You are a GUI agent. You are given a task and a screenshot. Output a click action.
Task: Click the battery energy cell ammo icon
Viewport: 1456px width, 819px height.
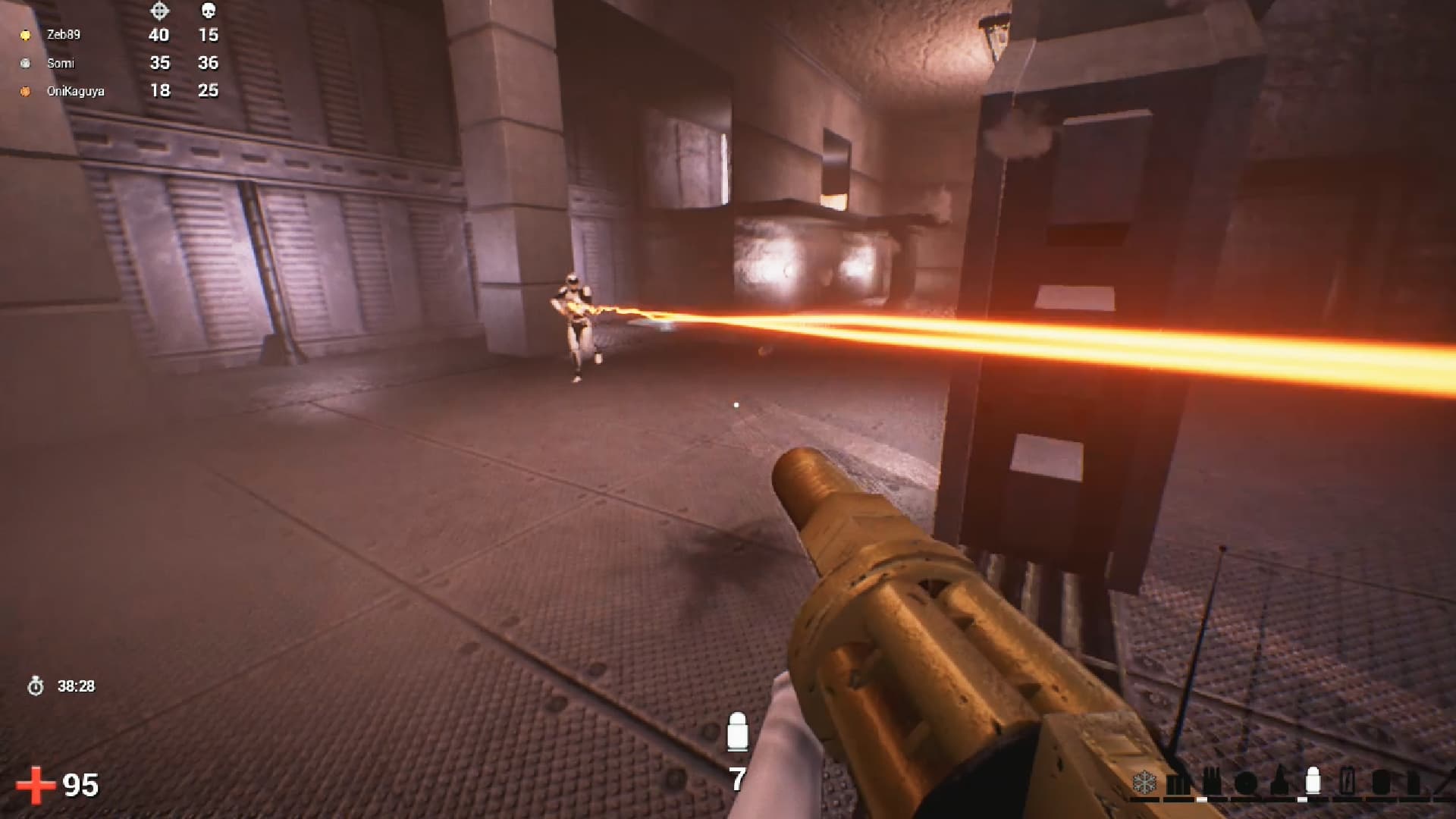click(x=1348, y=781)
